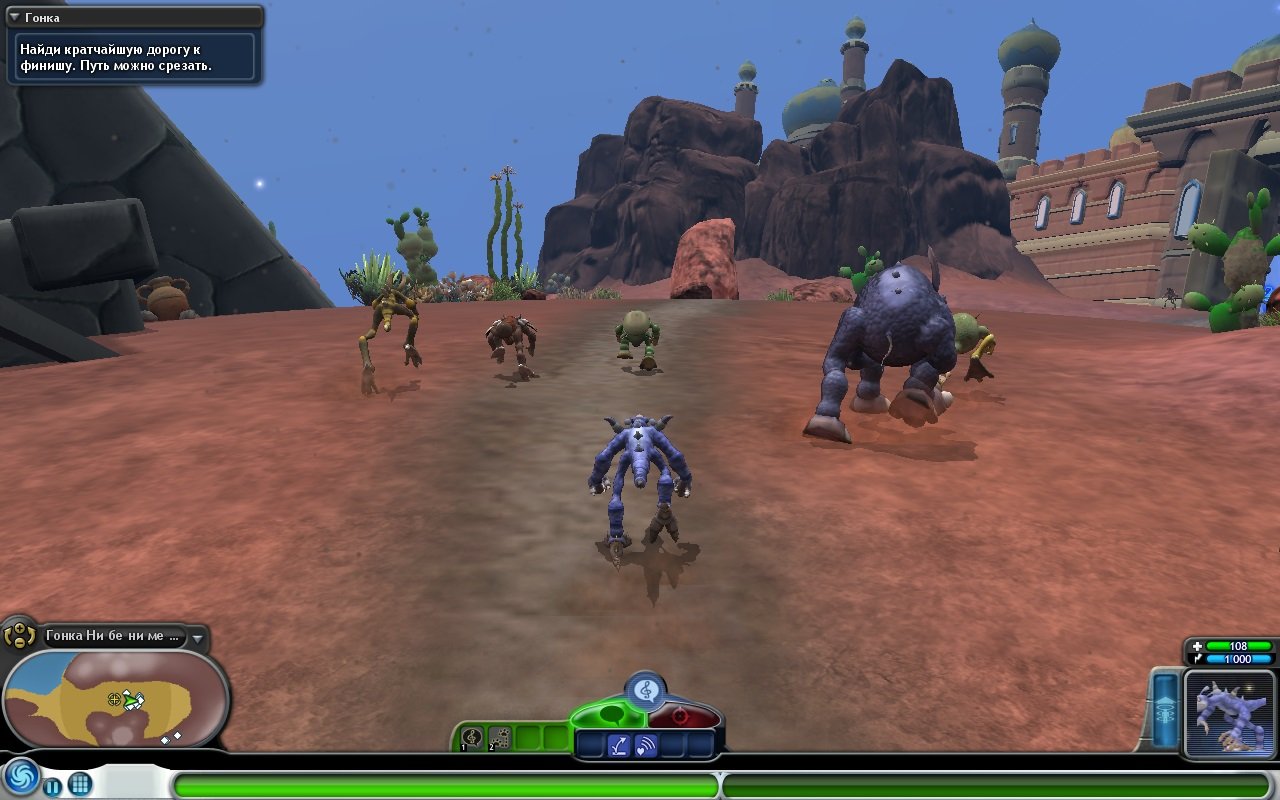Click the treble clef charm above the panel

tap(645, 688)
